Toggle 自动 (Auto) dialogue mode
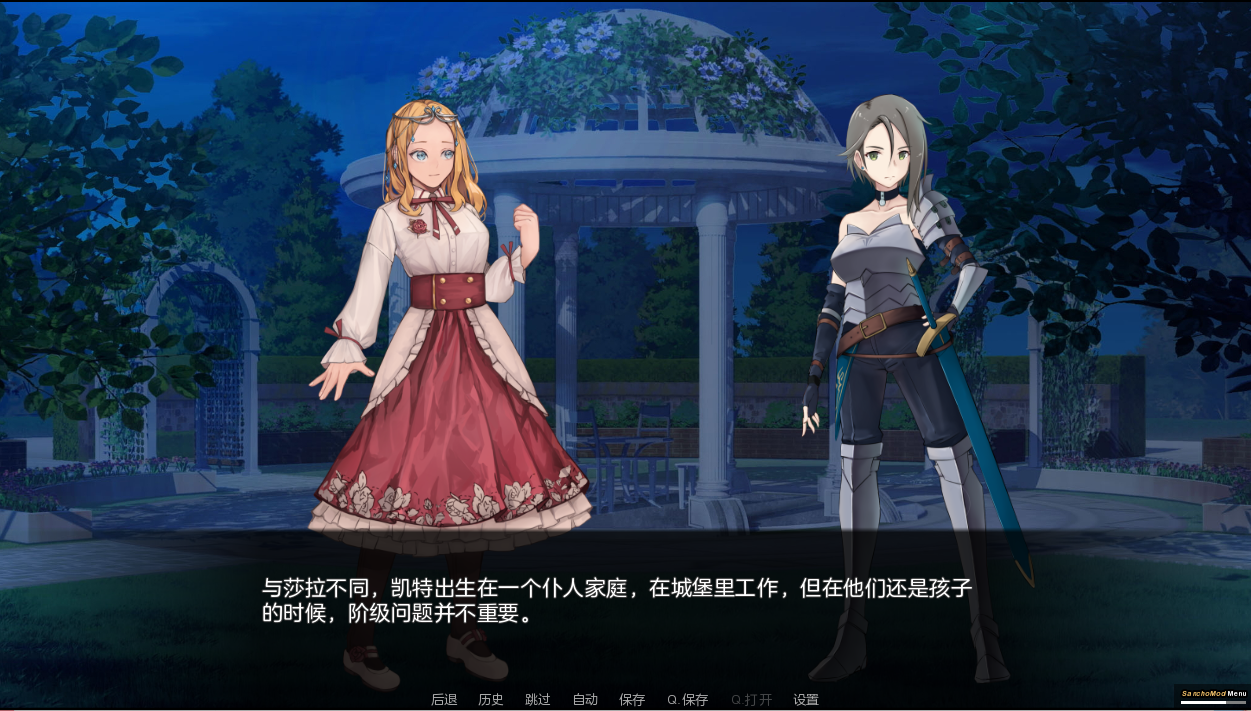The height and width of the screenshot is (711, 1251). [585, 700]
